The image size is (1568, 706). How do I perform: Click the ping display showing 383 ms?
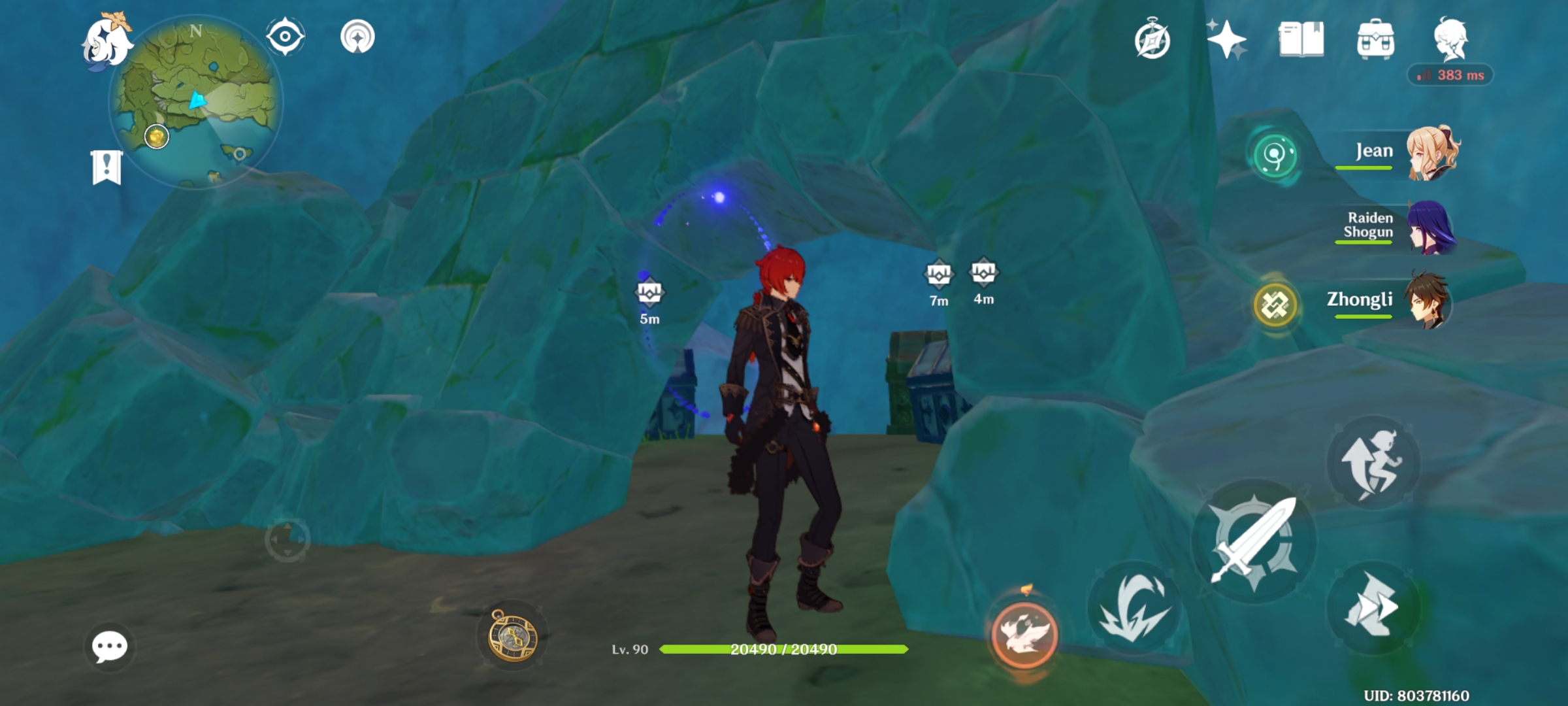click(x=1449, y=74)
